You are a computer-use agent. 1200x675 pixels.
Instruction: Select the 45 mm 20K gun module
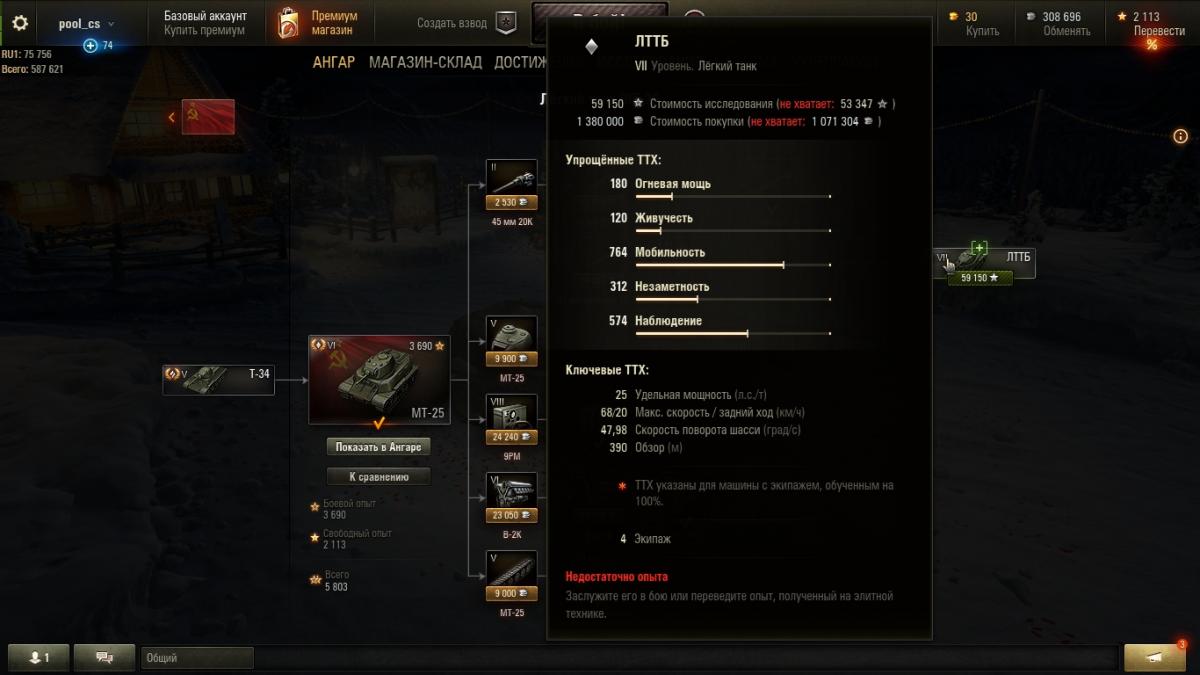511,185
